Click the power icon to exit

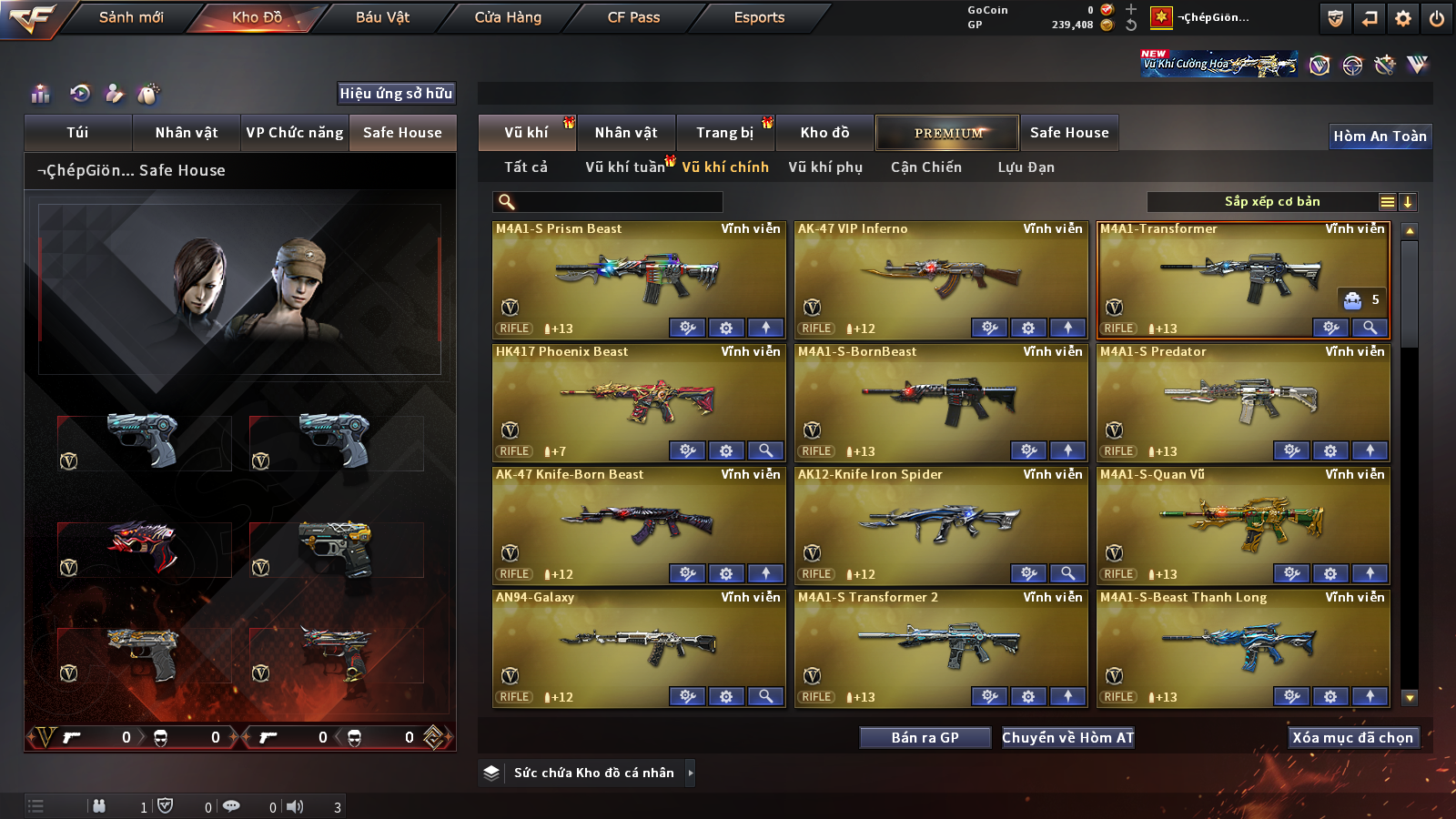(1436, 18)
